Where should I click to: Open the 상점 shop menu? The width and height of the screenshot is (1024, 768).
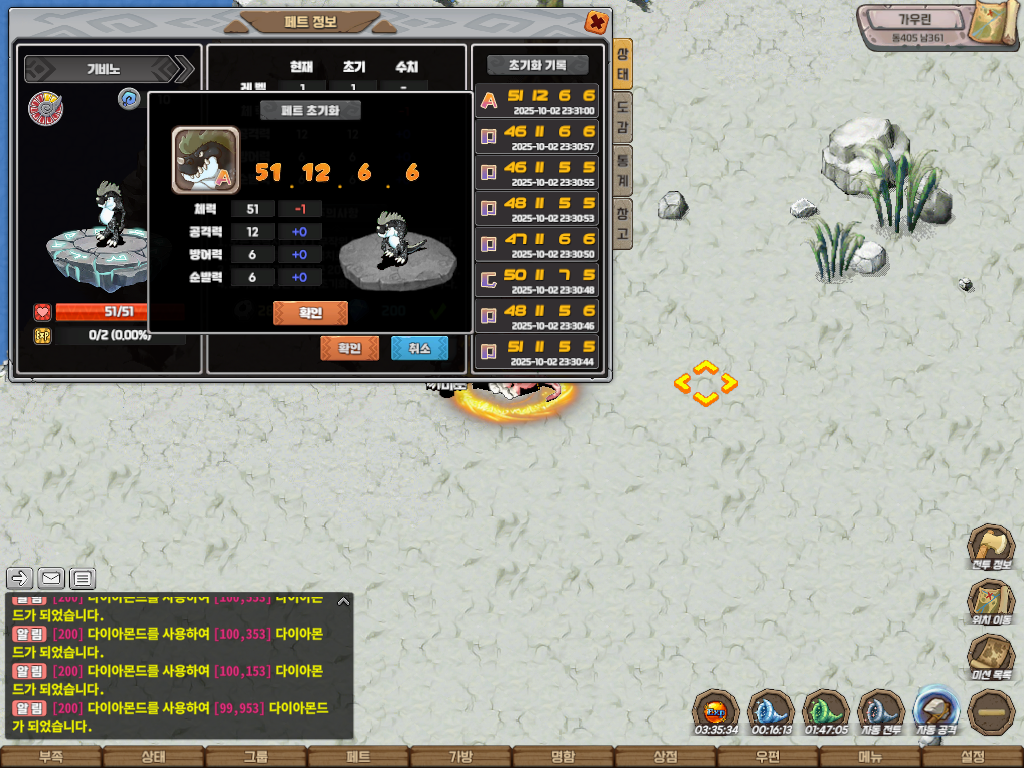(665, 757)
